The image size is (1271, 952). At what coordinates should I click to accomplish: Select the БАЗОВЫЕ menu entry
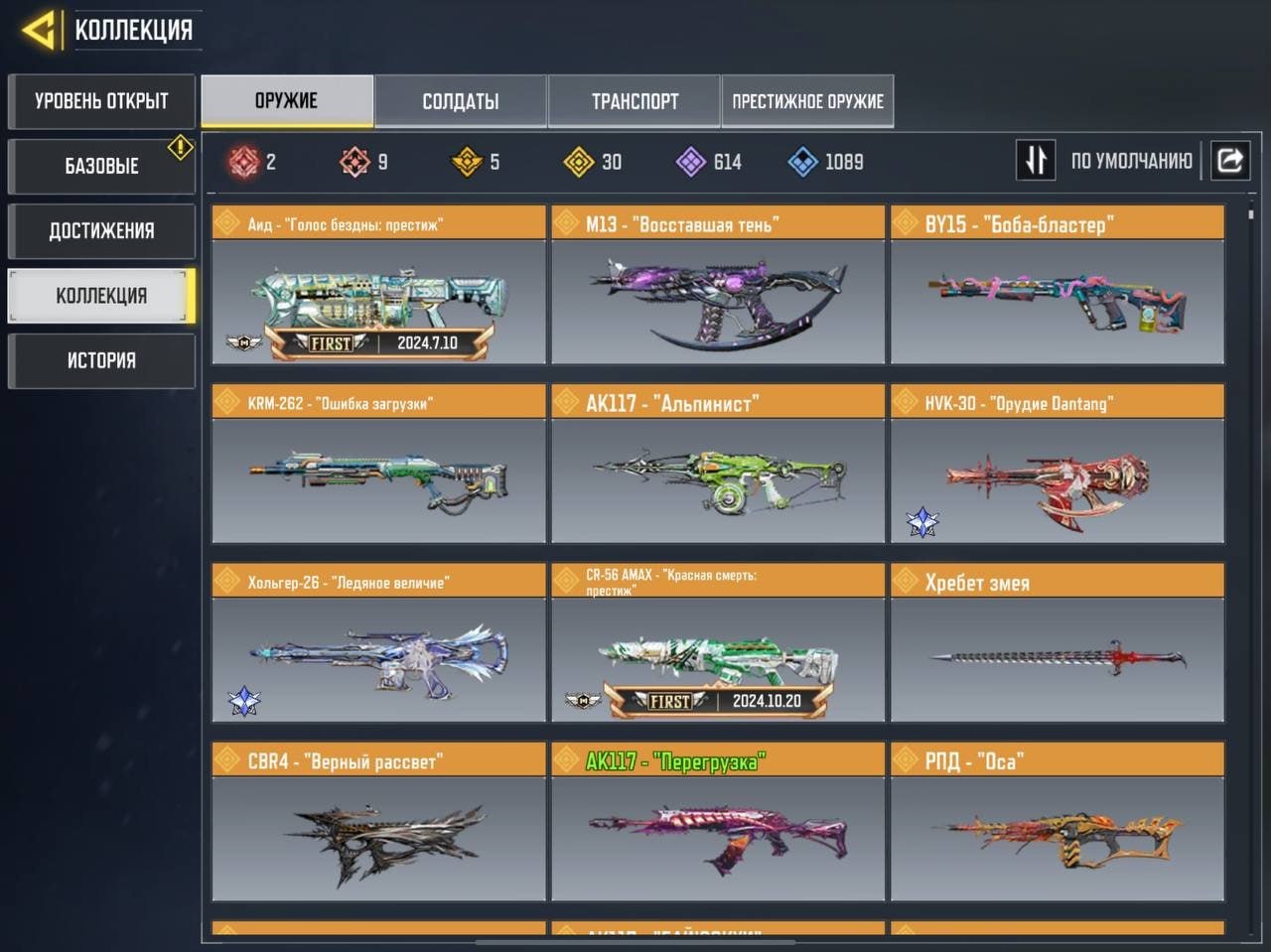tap(101, 166)
